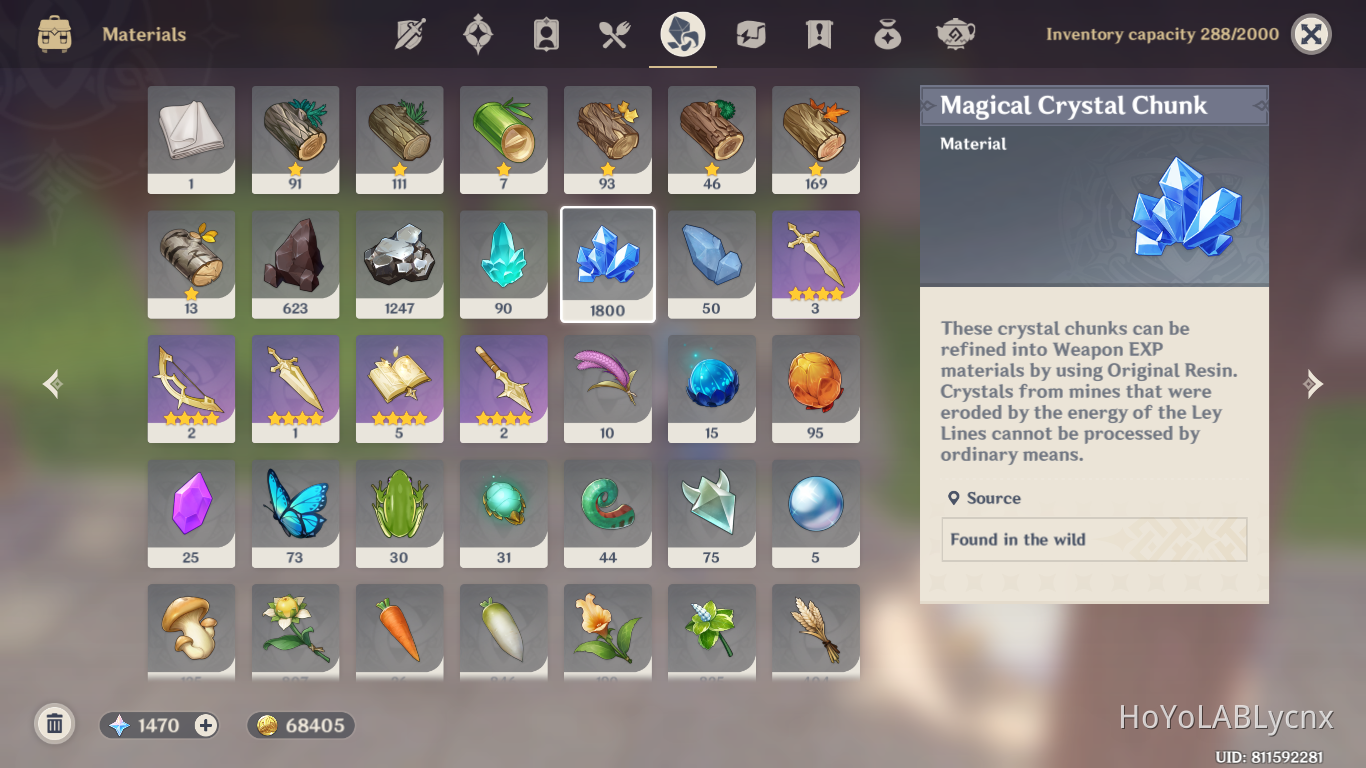The width and height of the screenshot is (1366, 768).
Task: View the Iron Chunk material details
Action: 295,263
